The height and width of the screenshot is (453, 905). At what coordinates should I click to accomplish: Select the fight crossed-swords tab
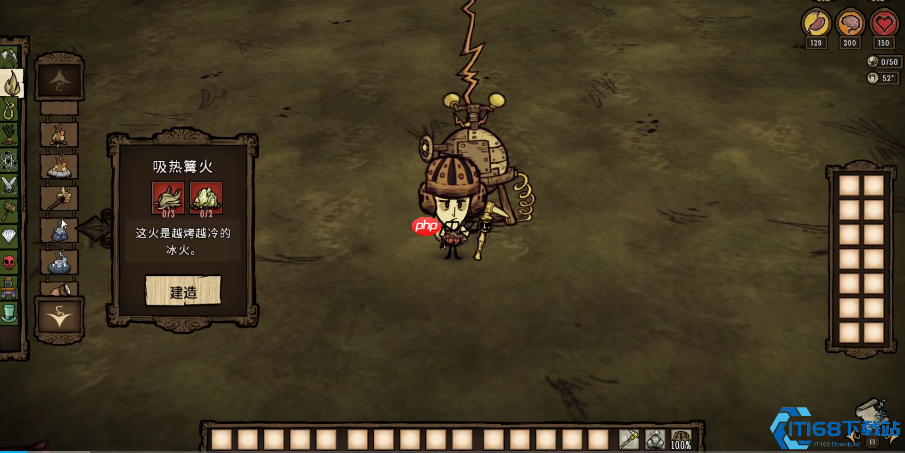pos(10,185)
